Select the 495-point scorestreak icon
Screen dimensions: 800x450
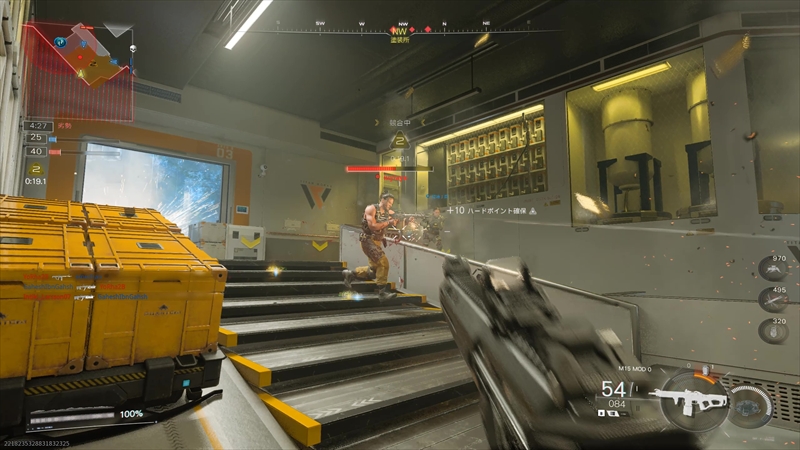click(x=773, y=299)
